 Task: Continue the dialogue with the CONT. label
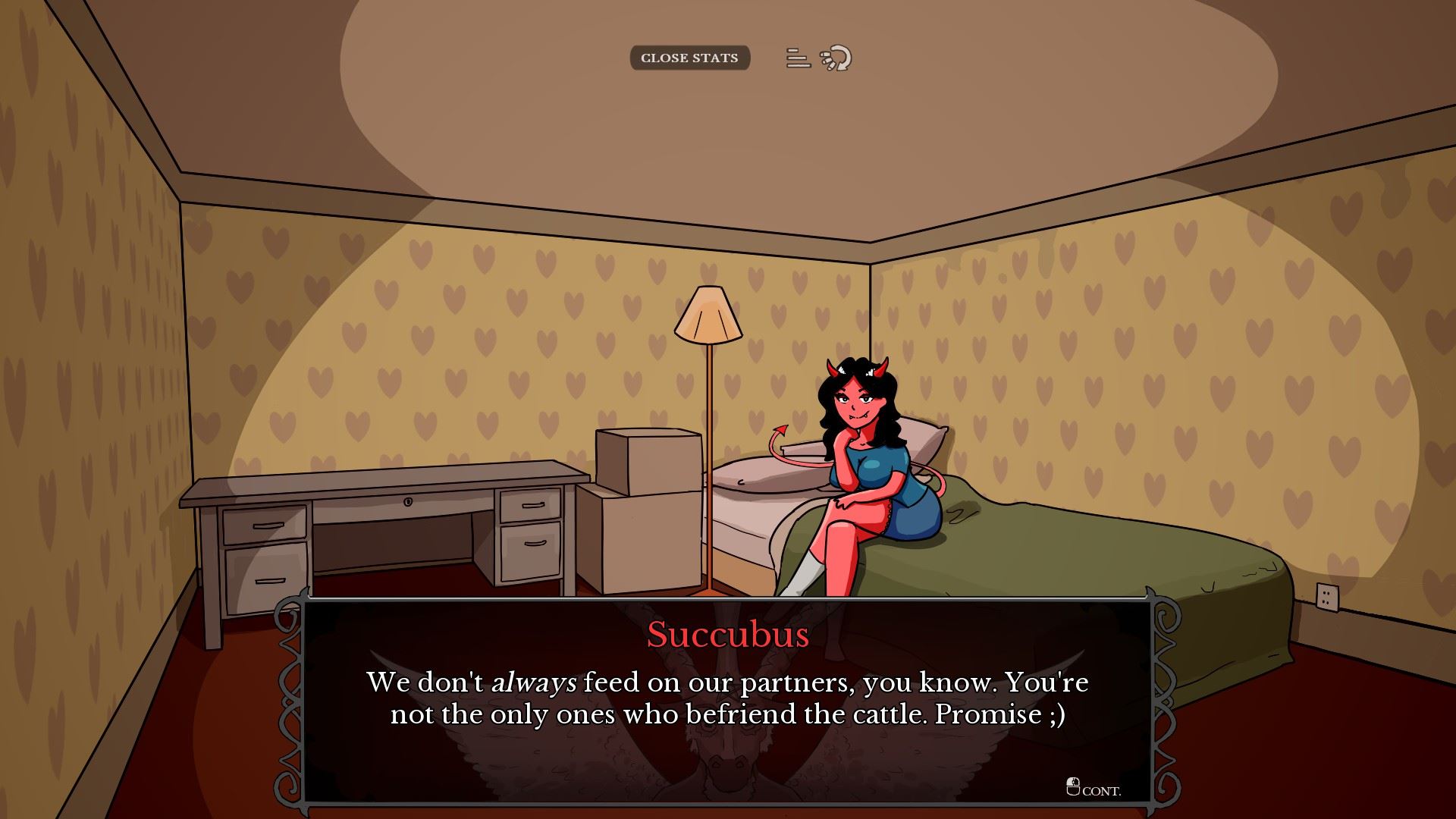coord(1094,789)
